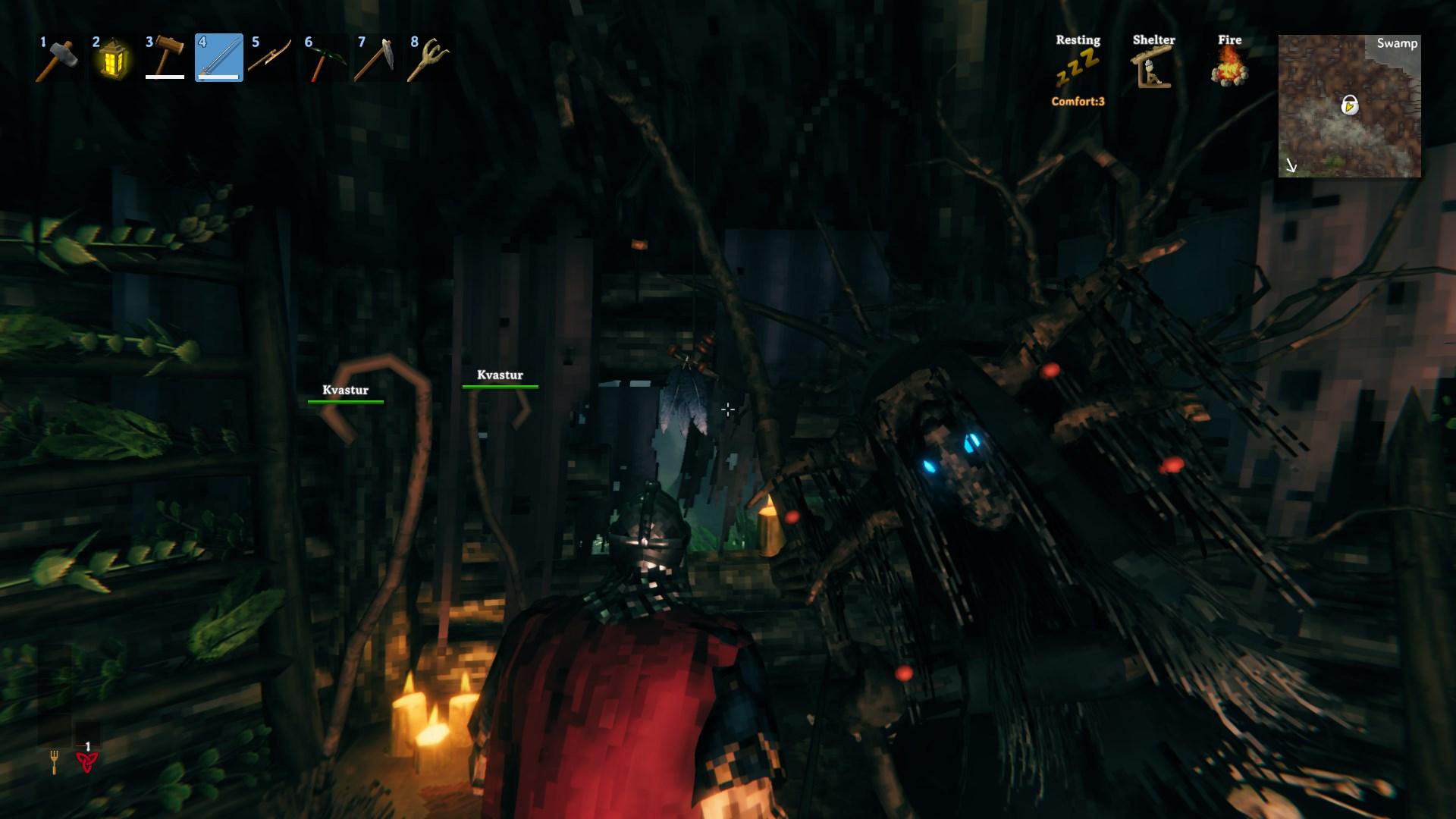Equip the hoe in slot 7

pos(378,58)
